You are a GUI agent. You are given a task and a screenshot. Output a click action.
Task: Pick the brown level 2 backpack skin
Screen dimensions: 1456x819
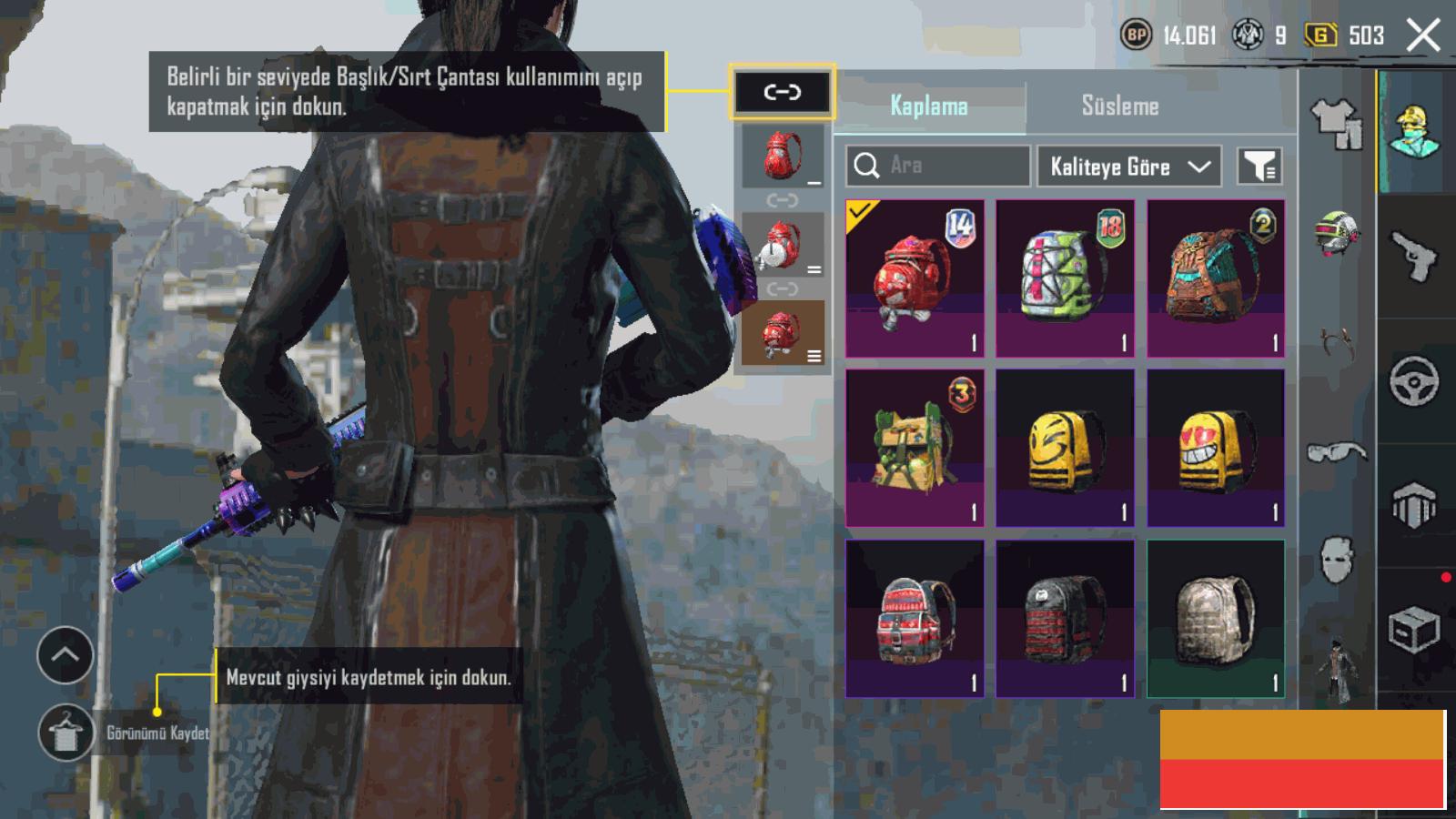[1216, 278]
